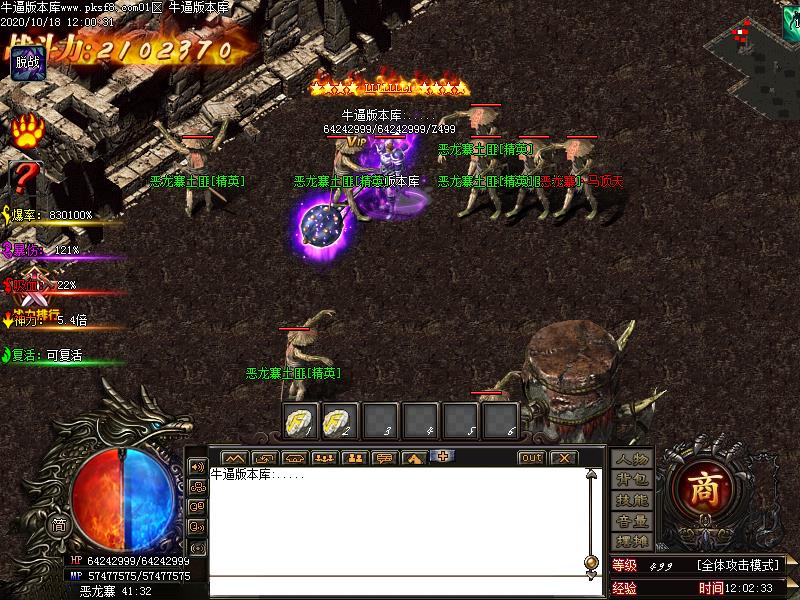
Task: Click the 'out' button above chat
Action: coord(532,458)
